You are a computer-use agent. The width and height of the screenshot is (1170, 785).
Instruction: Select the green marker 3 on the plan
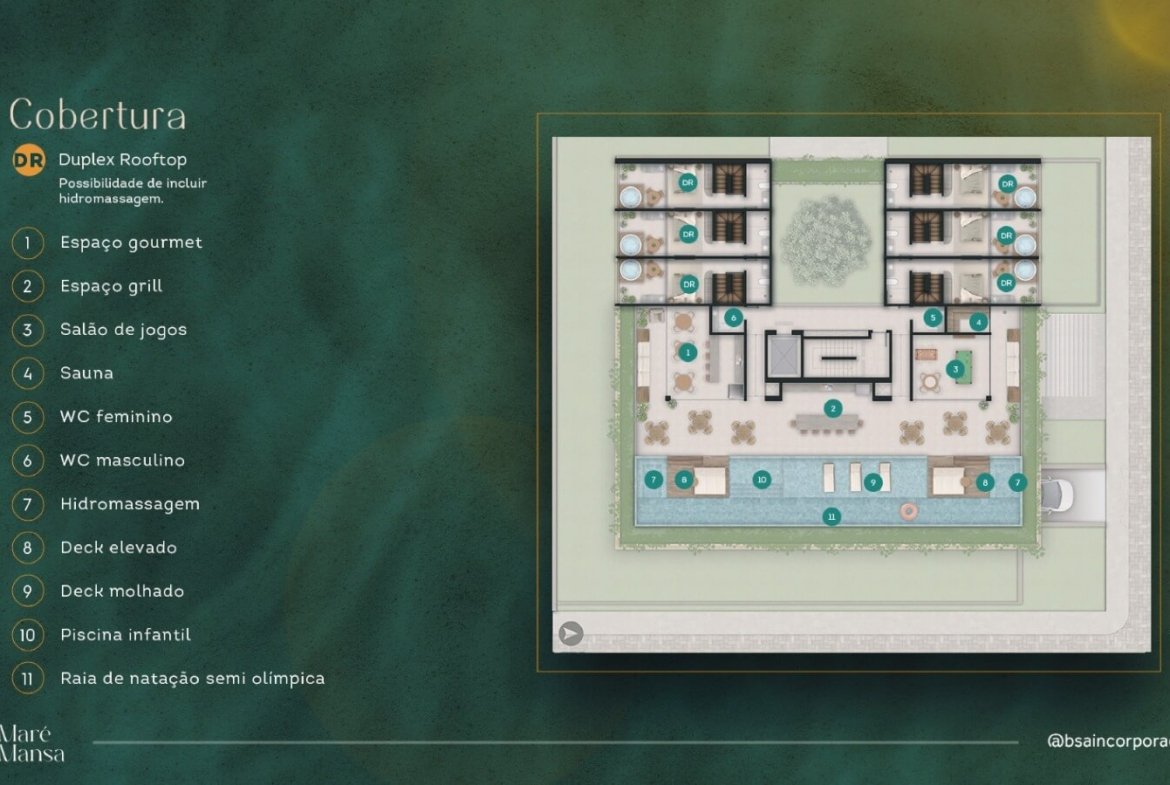(x=956, y=369)
